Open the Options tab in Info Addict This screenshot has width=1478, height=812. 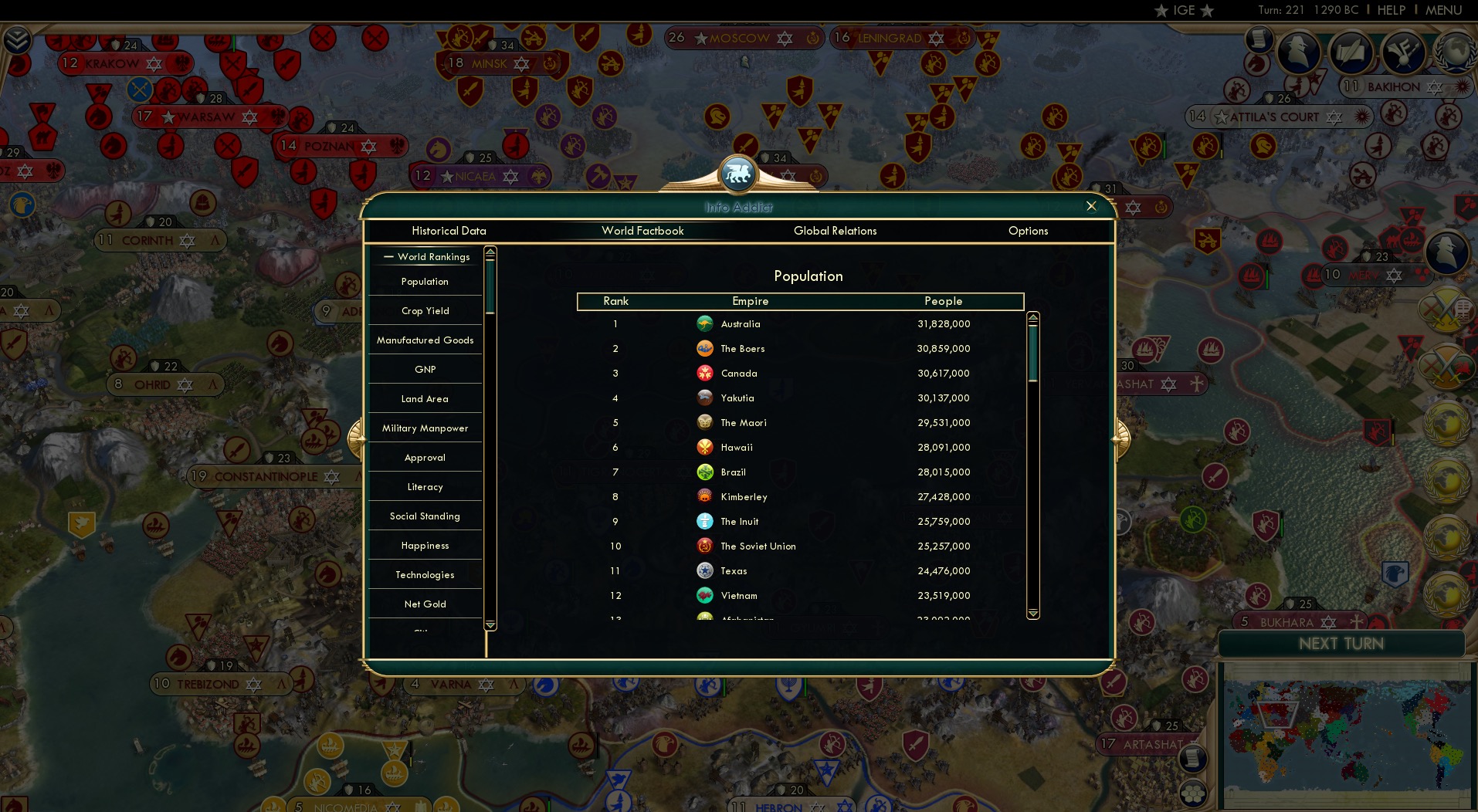click(1028, 231)
